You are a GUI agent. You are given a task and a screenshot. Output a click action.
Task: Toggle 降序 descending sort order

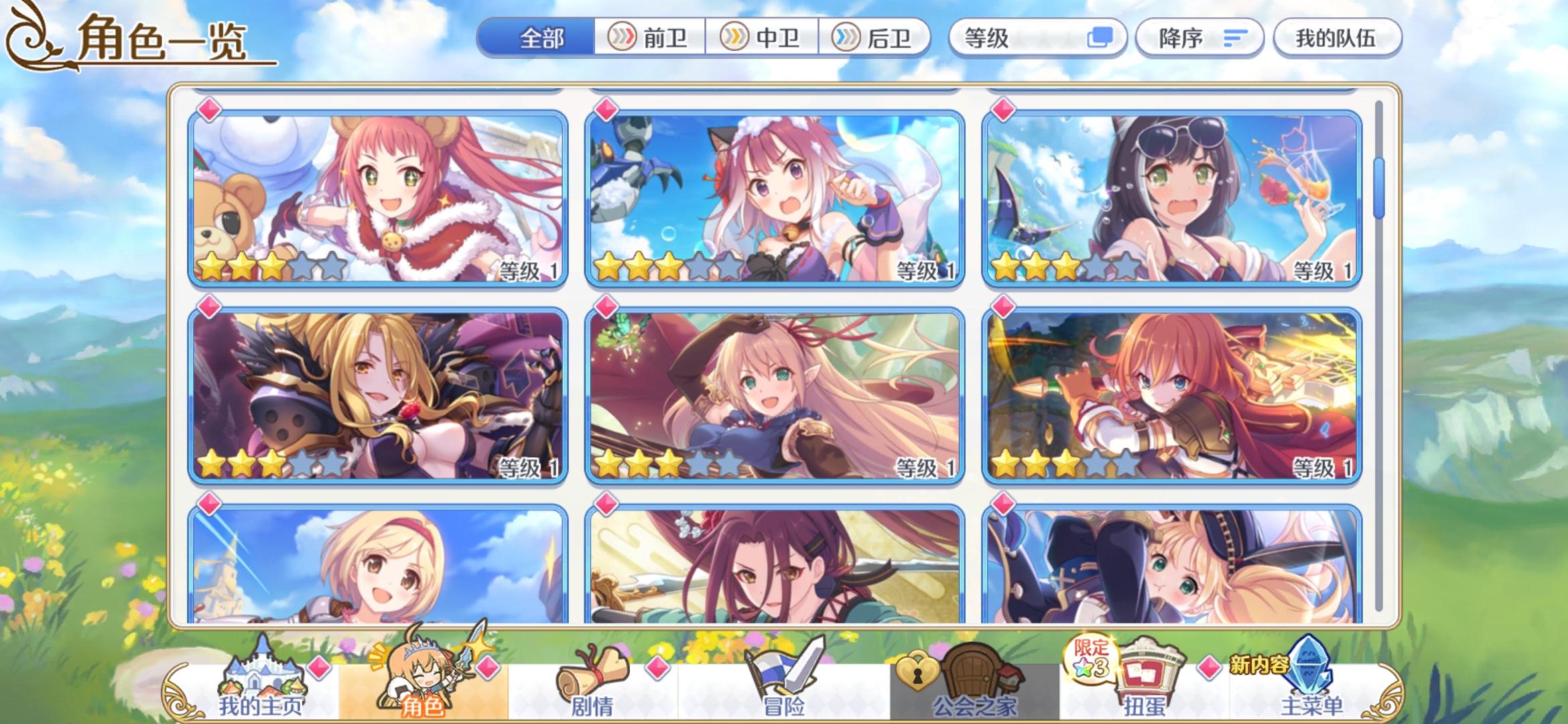coord(1199,38)
